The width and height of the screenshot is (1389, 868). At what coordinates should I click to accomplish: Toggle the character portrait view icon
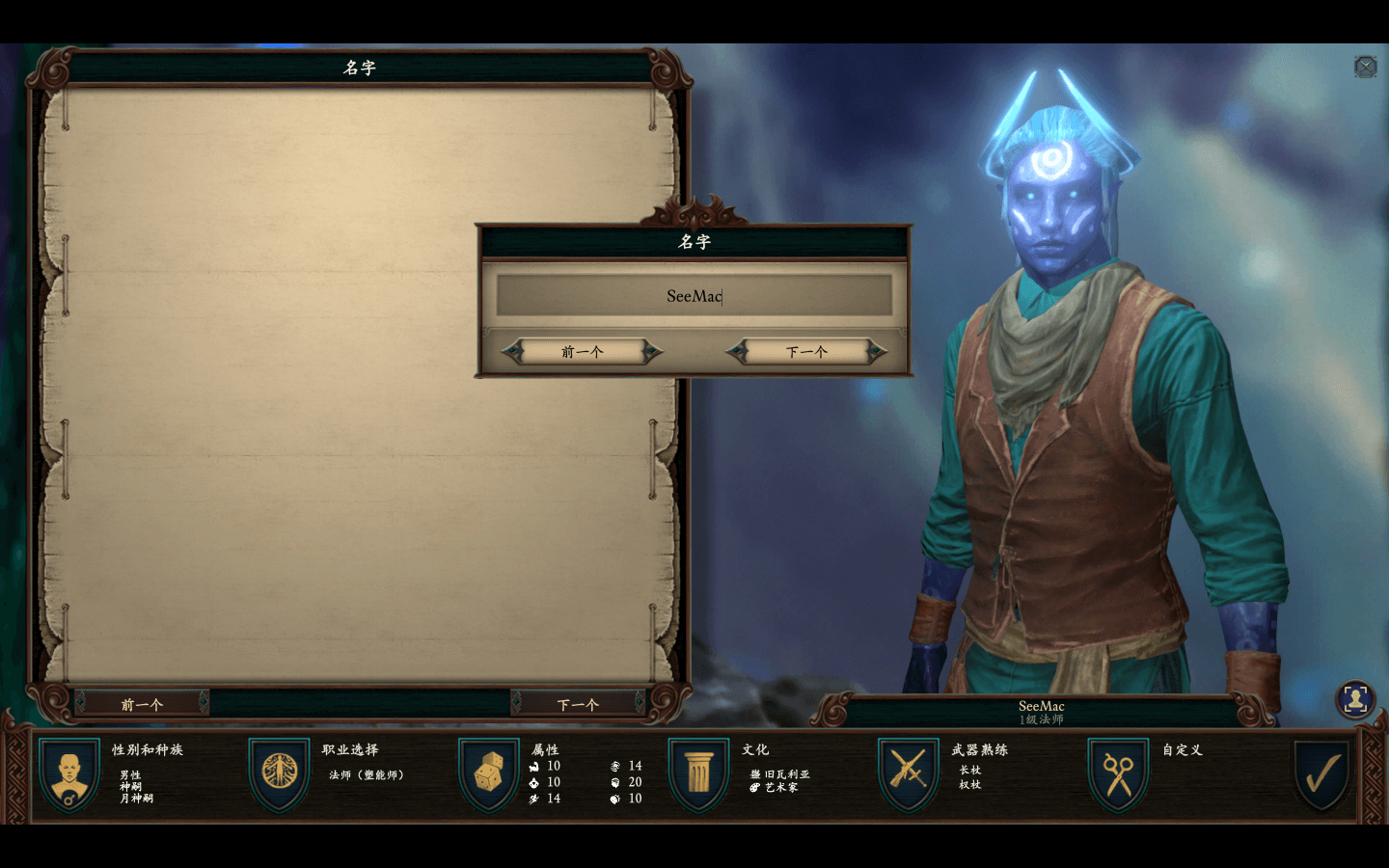(1355, 699)
